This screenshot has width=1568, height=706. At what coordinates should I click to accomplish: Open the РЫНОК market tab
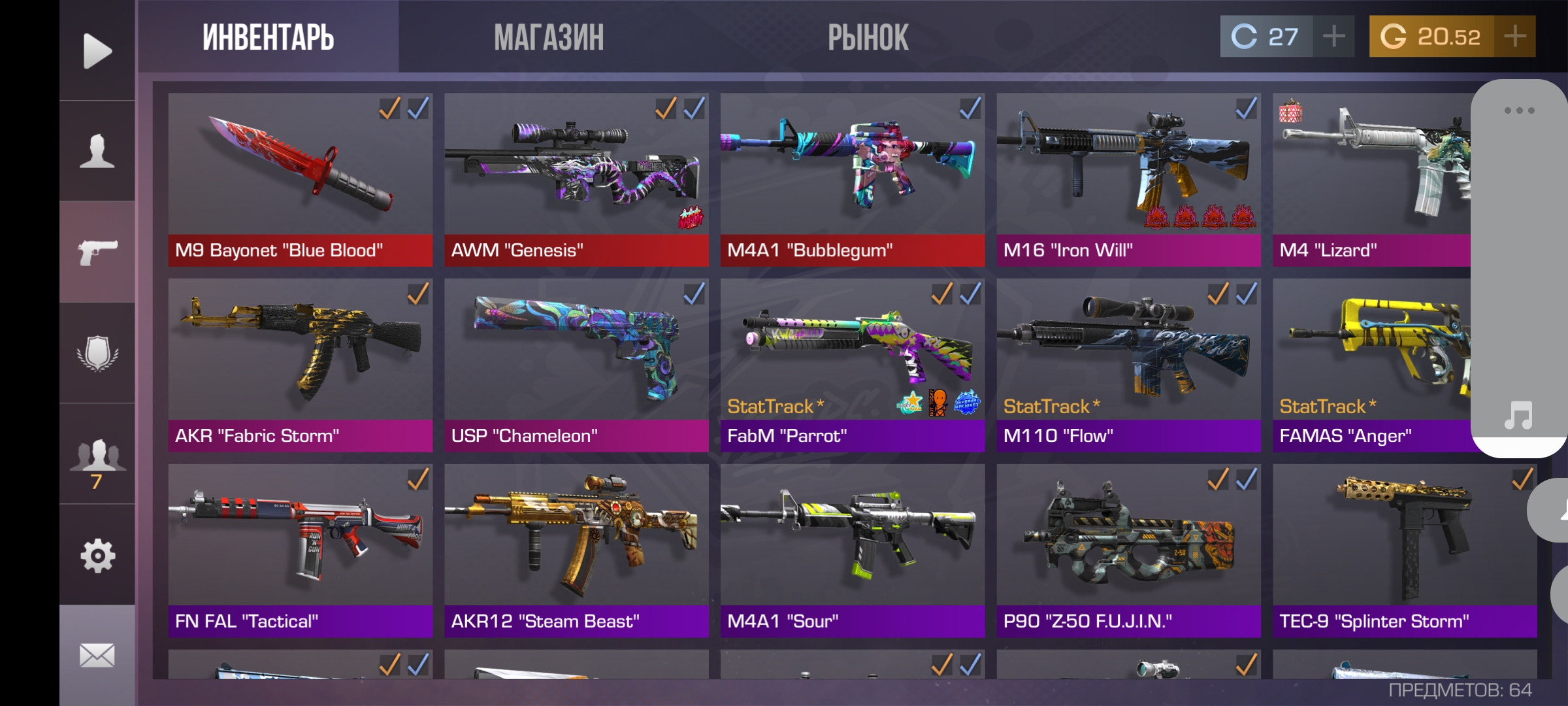point(868,37)
